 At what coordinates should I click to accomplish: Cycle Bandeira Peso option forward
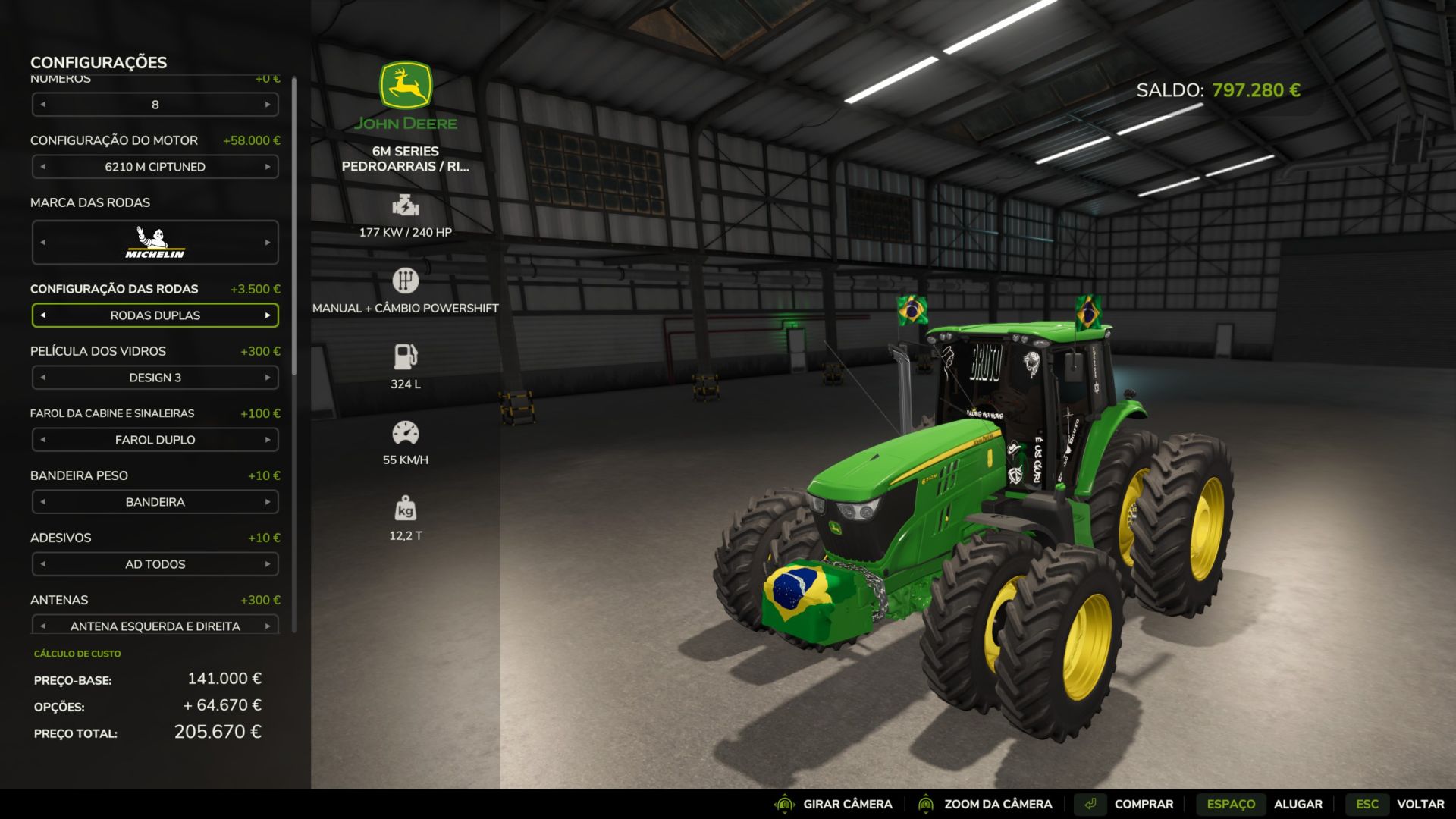point(268,502)
